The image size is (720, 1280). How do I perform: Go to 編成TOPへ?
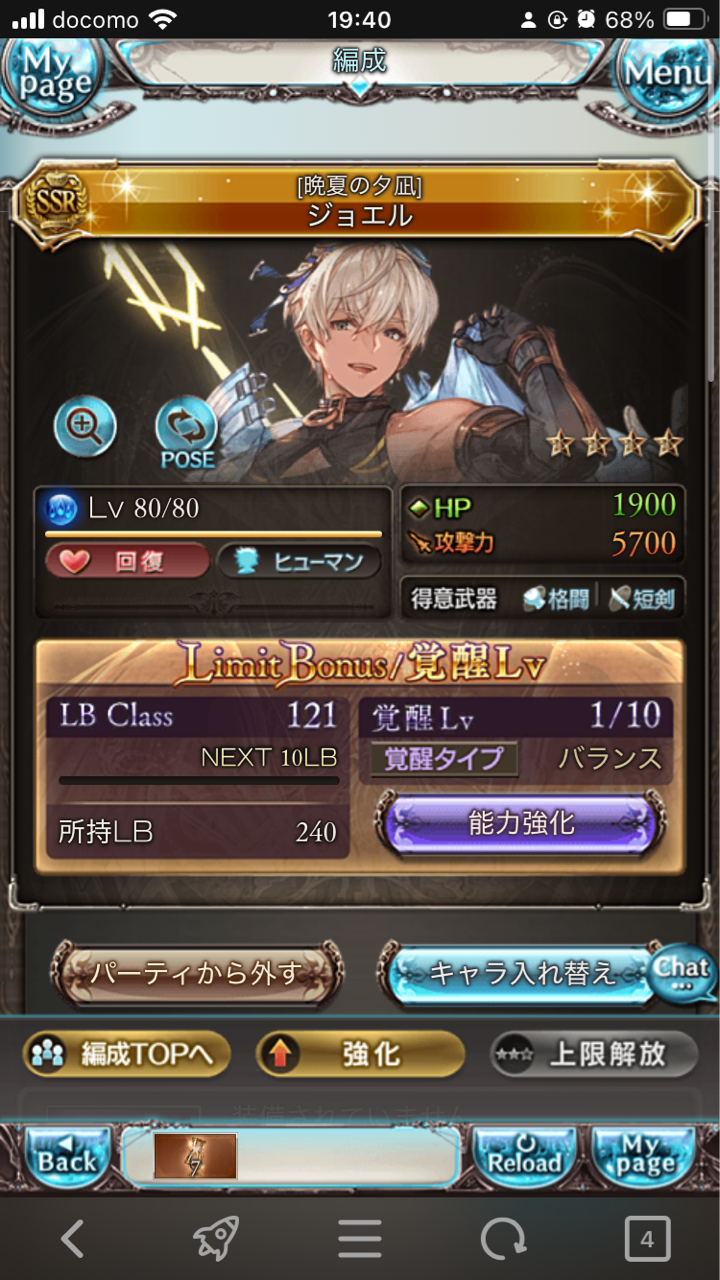click(127, 1055)
